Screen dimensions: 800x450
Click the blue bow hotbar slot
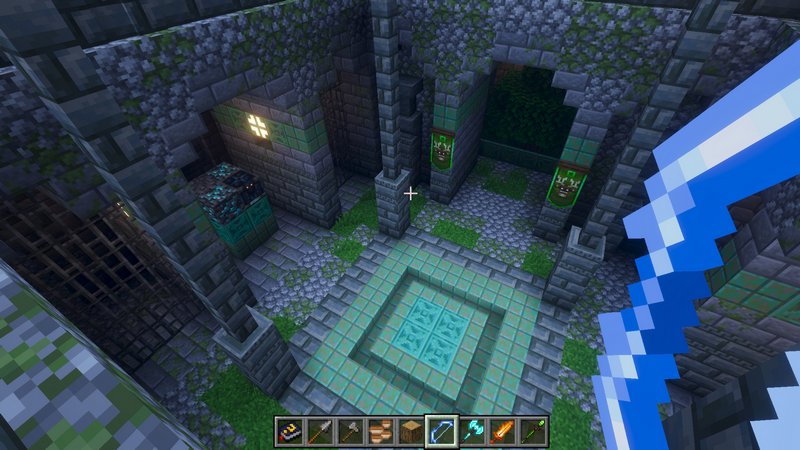(441, 431)
